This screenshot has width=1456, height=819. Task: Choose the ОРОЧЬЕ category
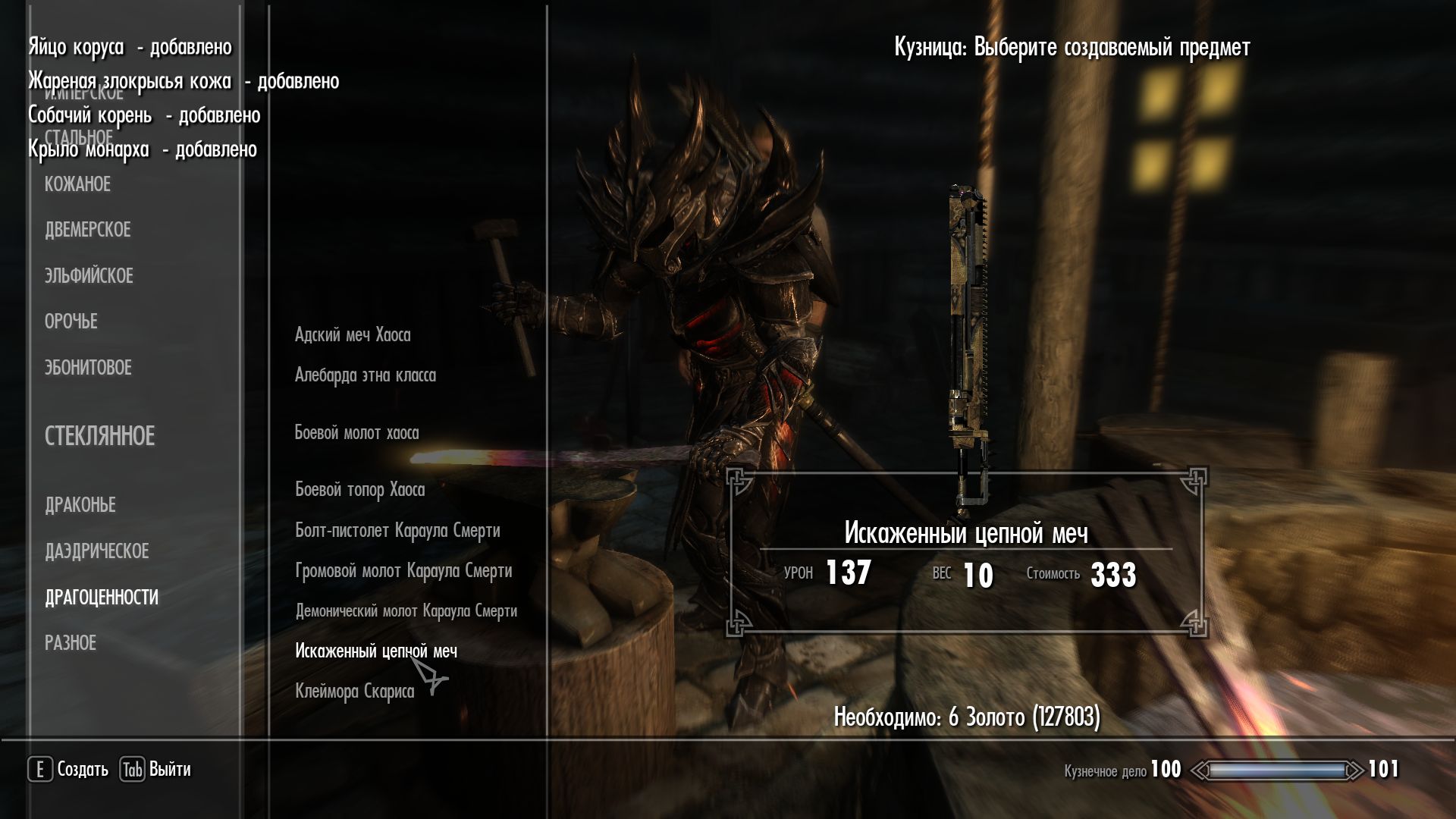(71, 322)
